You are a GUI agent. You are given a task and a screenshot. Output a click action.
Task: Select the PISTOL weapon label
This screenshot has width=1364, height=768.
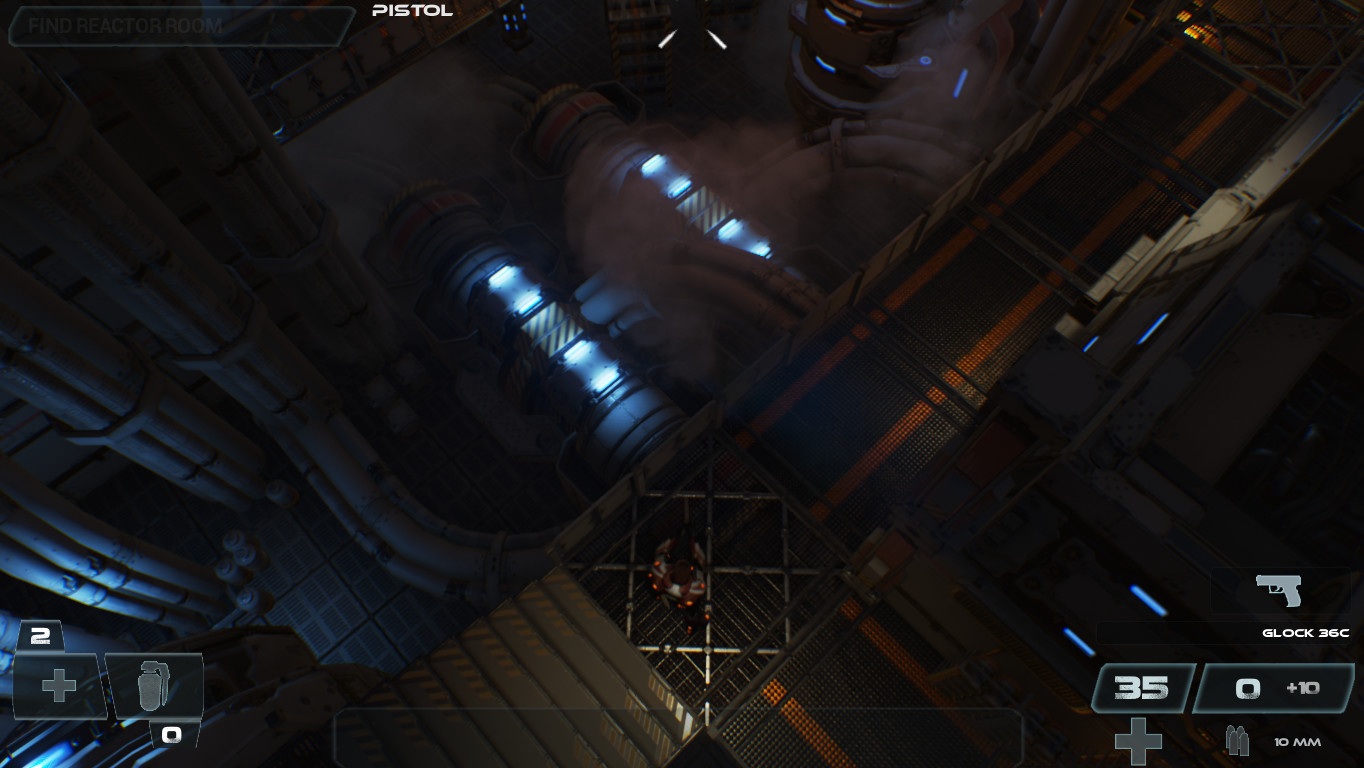click(410, 12)
